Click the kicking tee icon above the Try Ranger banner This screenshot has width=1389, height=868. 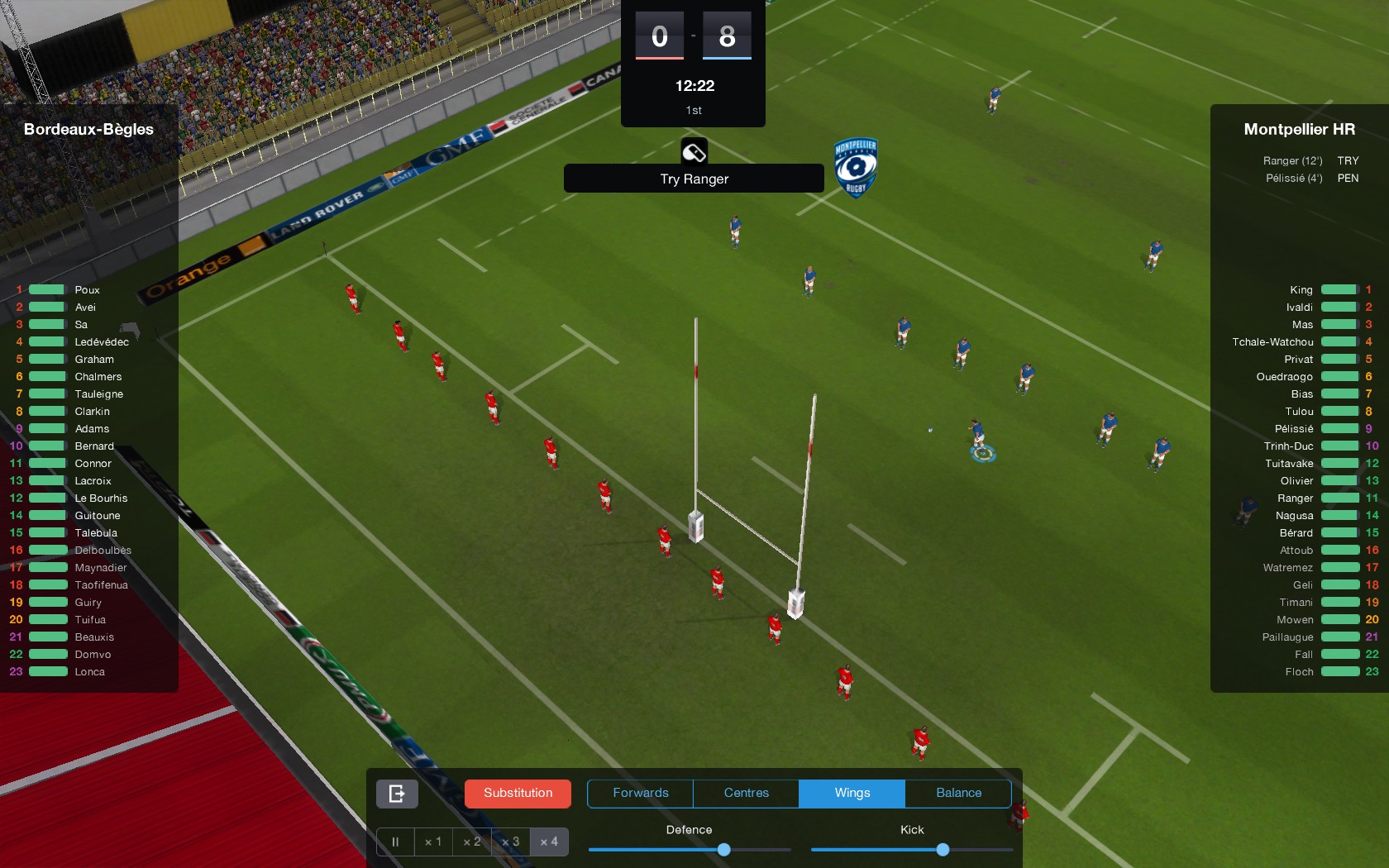click(694, 151)
